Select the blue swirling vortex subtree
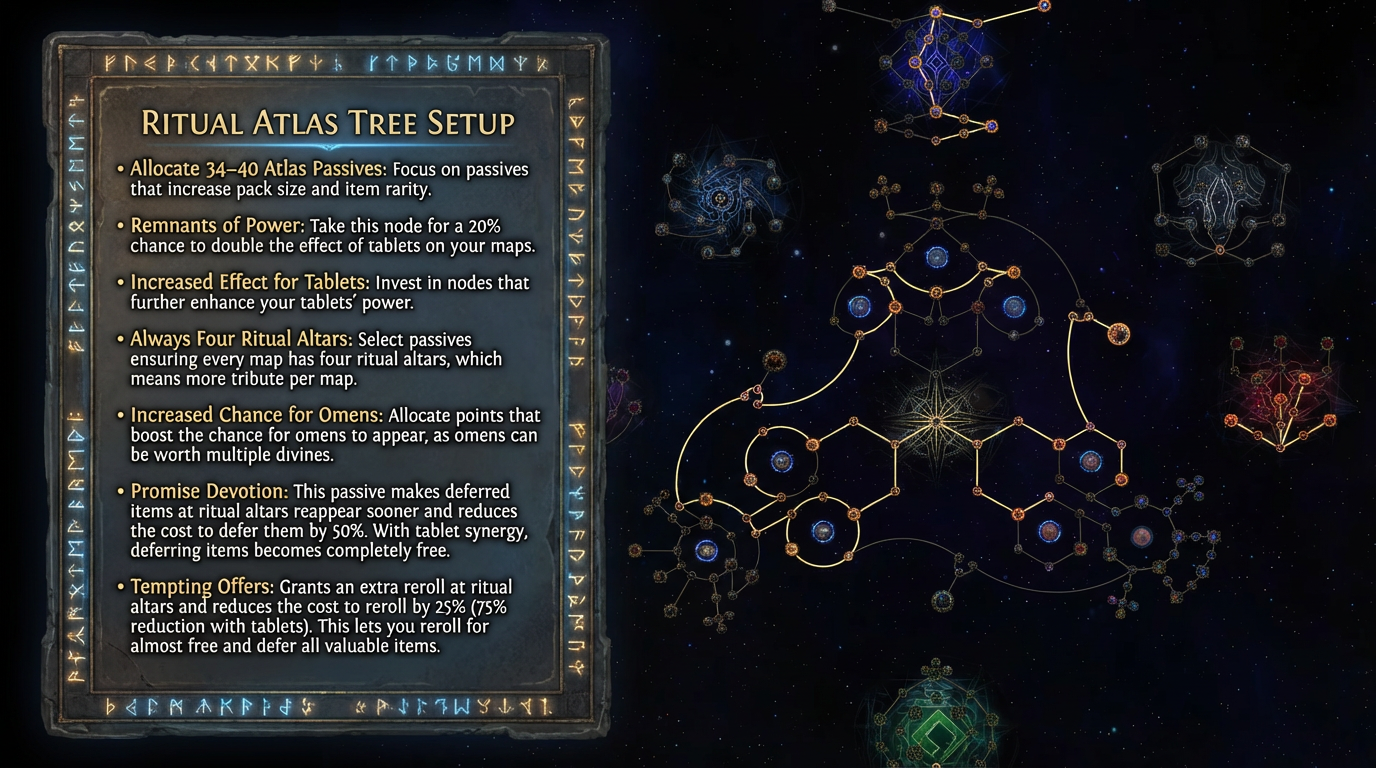This screenshot has height=768, width=1376. [720, 199]
